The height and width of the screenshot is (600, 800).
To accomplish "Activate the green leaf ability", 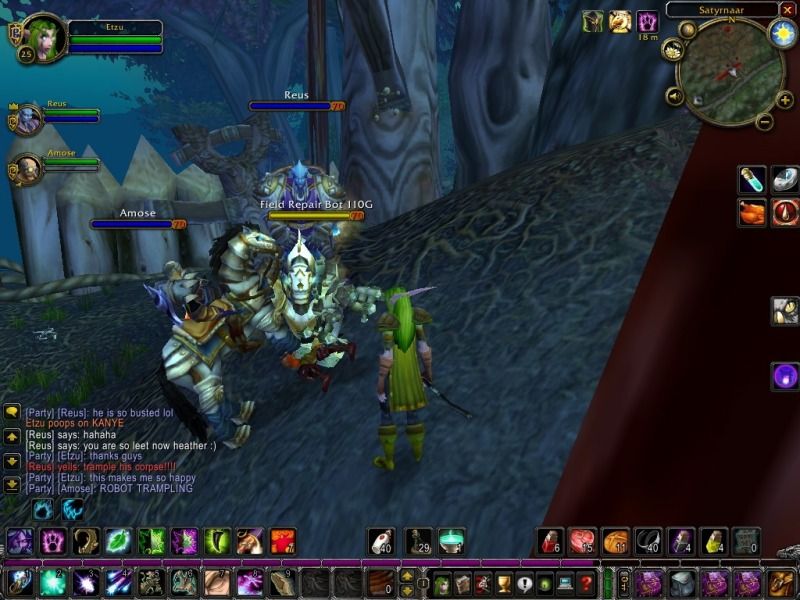I will (x=118, y=541).
